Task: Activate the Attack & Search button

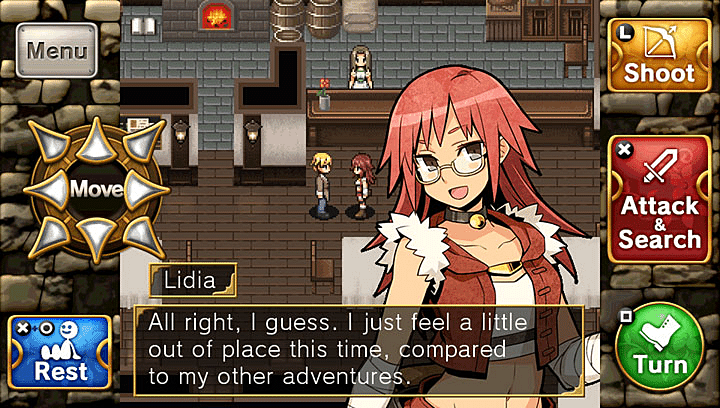Action: pyautogui.click(x=659, y=200)
